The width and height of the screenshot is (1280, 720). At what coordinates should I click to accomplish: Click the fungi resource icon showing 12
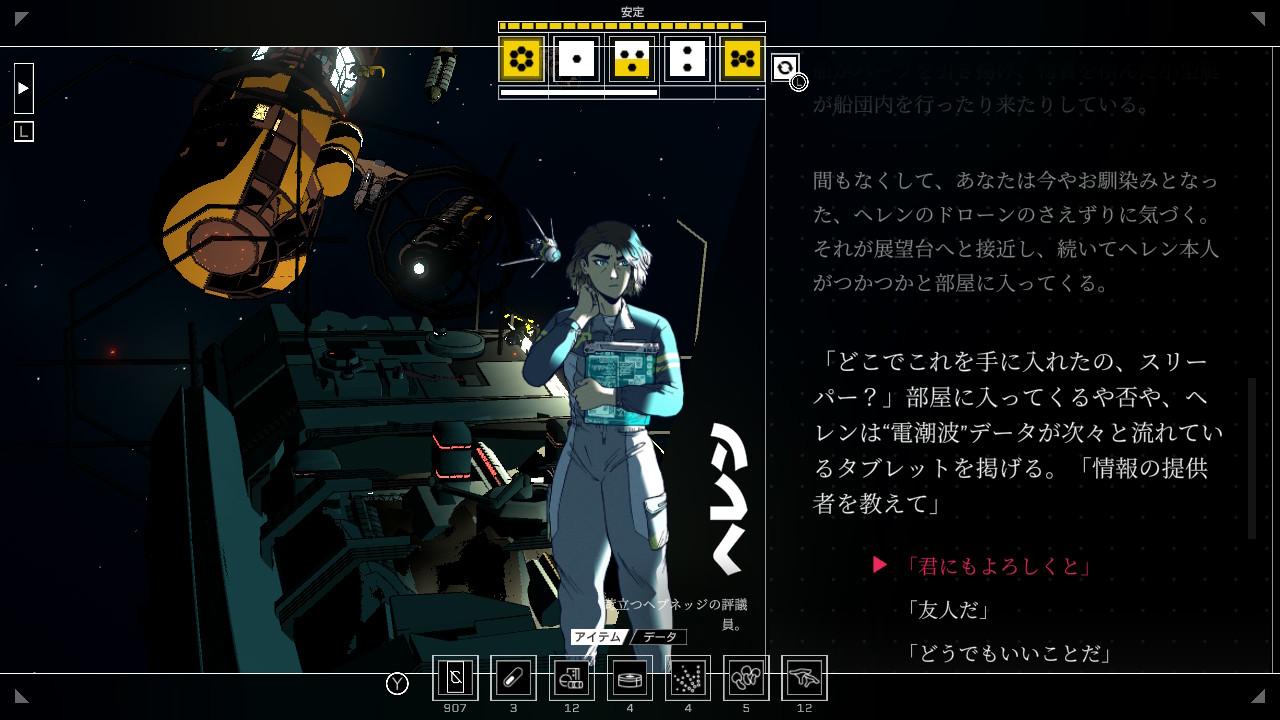(804, 677)
